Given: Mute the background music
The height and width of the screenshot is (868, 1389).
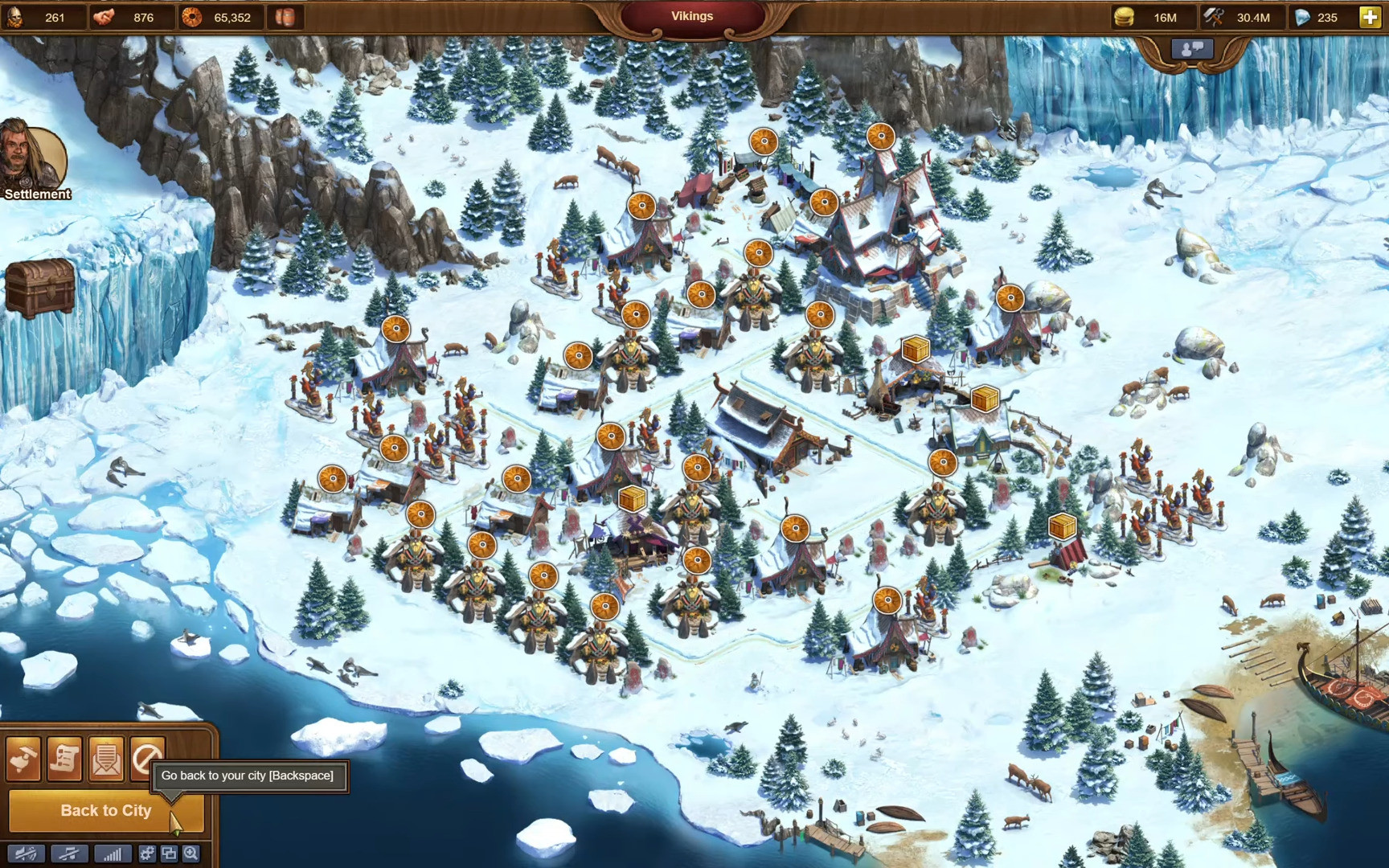Looking at the screenshot, I should 69,854.
